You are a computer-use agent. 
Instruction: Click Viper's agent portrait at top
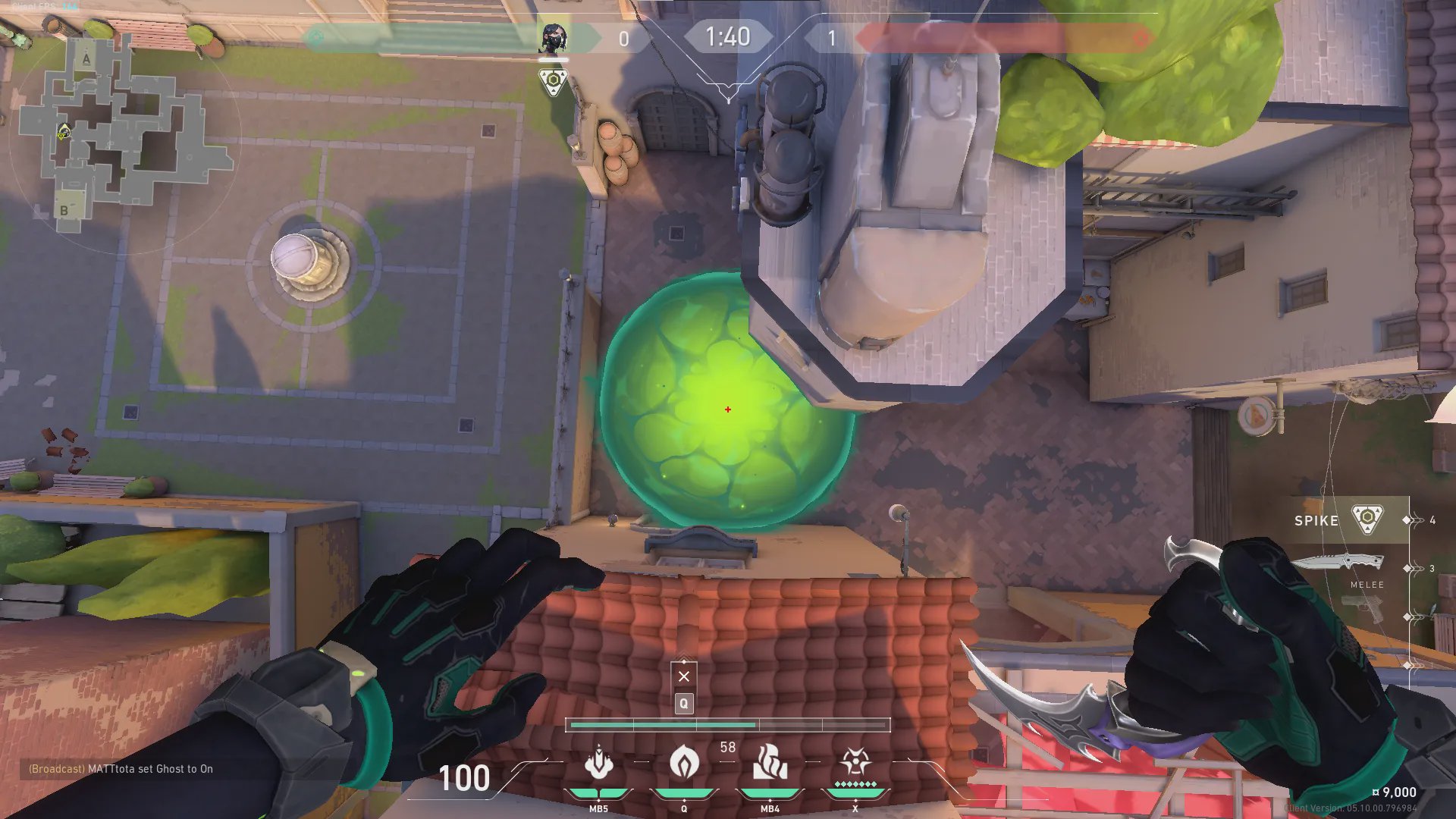553,38
